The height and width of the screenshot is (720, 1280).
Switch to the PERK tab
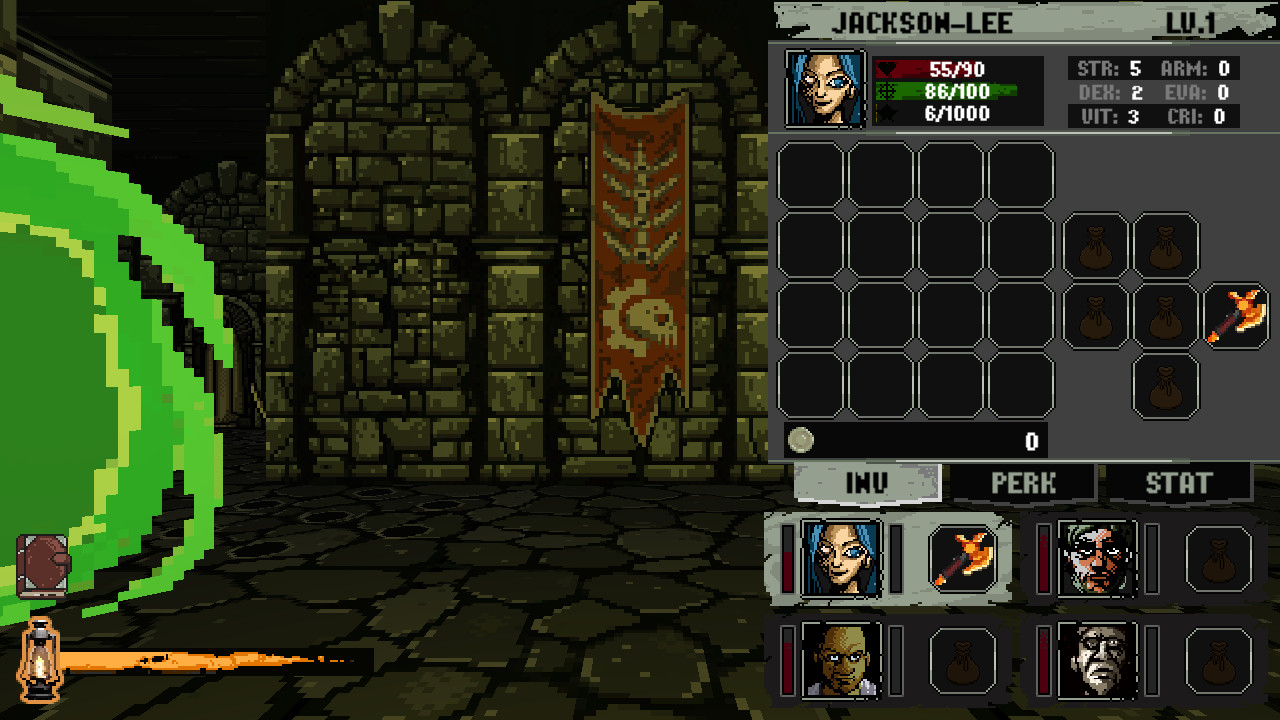point(1023,483)
